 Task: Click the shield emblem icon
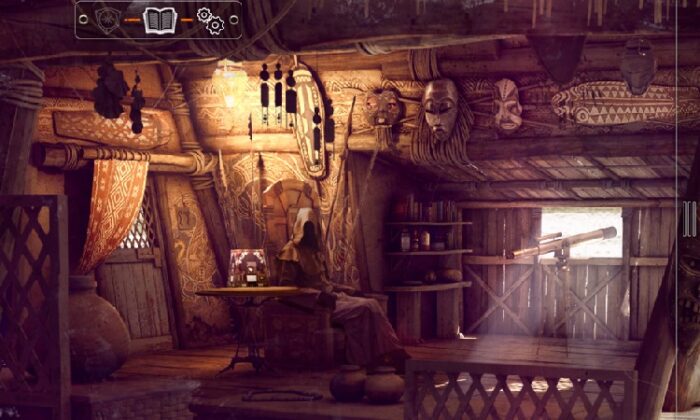tap(108, 19)
